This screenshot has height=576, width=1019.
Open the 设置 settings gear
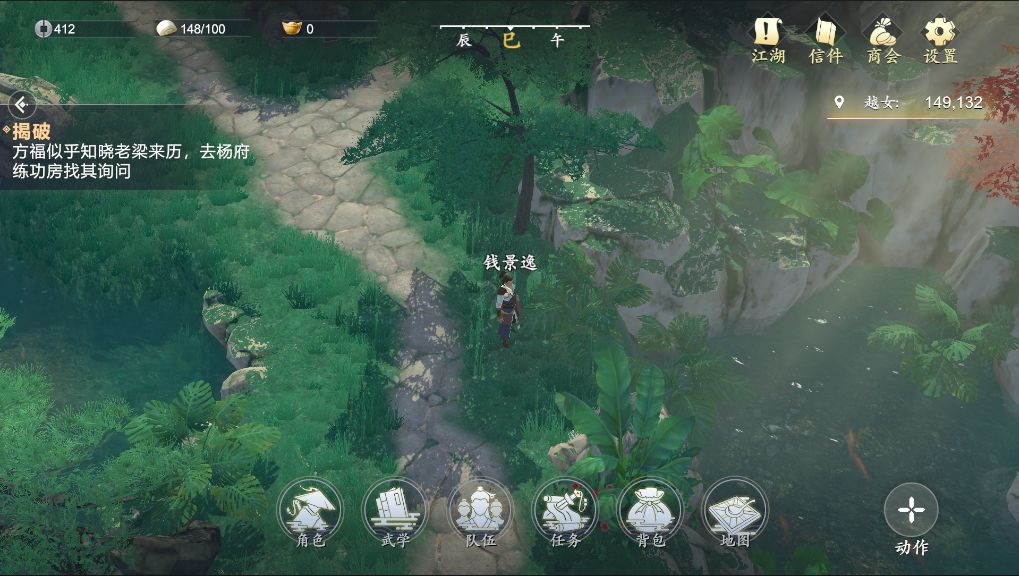coord(940,38)
